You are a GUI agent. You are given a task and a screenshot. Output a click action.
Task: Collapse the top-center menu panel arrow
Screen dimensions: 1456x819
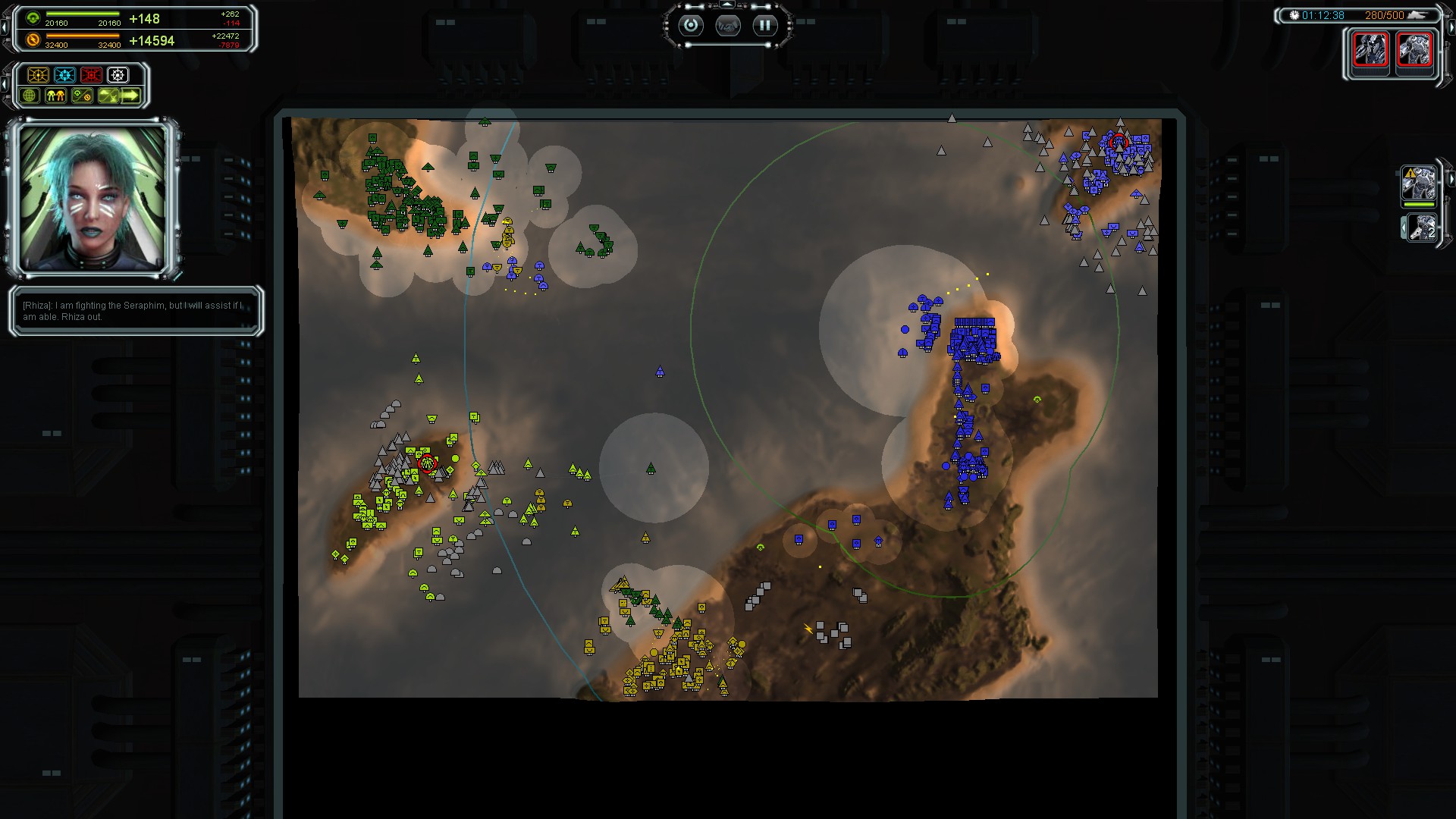point(727,5)
